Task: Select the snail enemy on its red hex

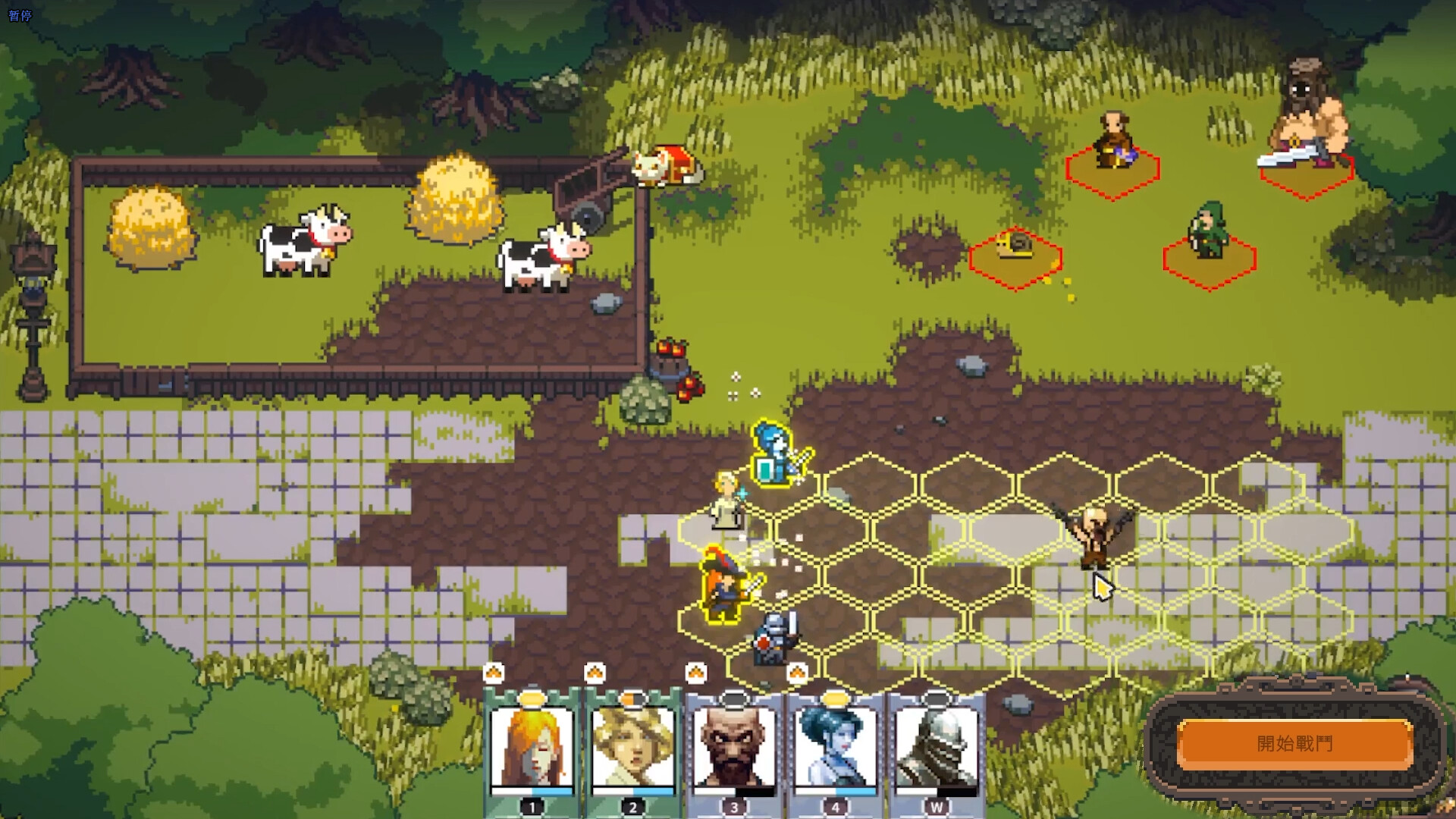Action: (1015, 248)
